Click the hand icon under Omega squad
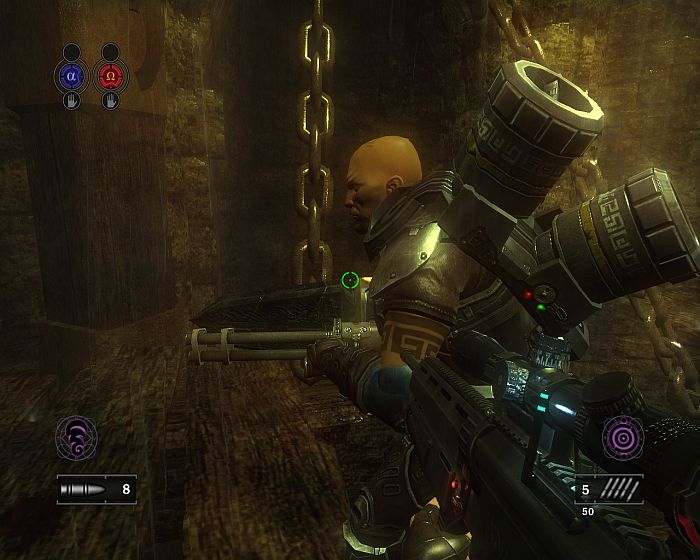 110,100
